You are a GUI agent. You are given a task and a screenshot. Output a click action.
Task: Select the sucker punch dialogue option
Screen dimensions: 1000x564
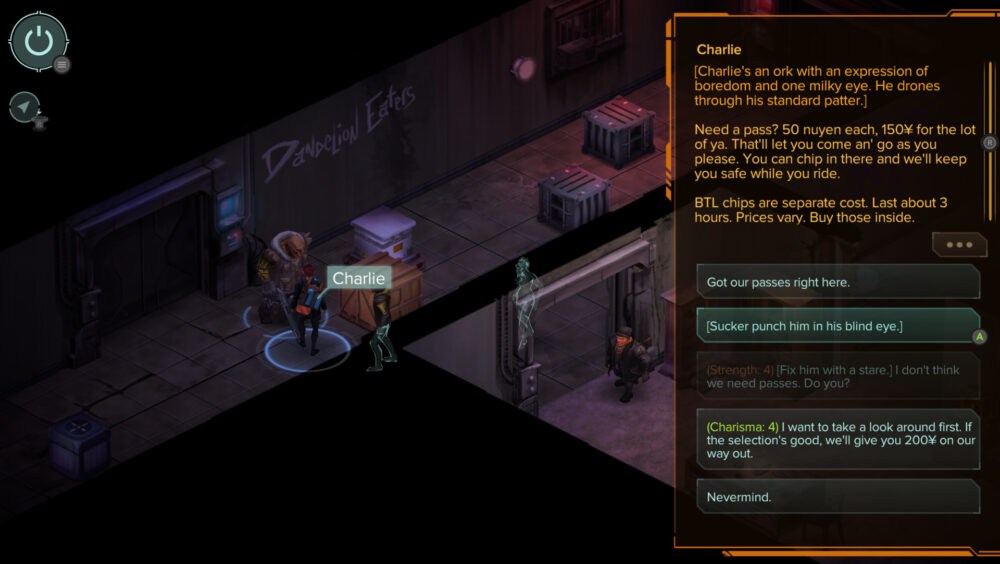(x=838, y=326)
